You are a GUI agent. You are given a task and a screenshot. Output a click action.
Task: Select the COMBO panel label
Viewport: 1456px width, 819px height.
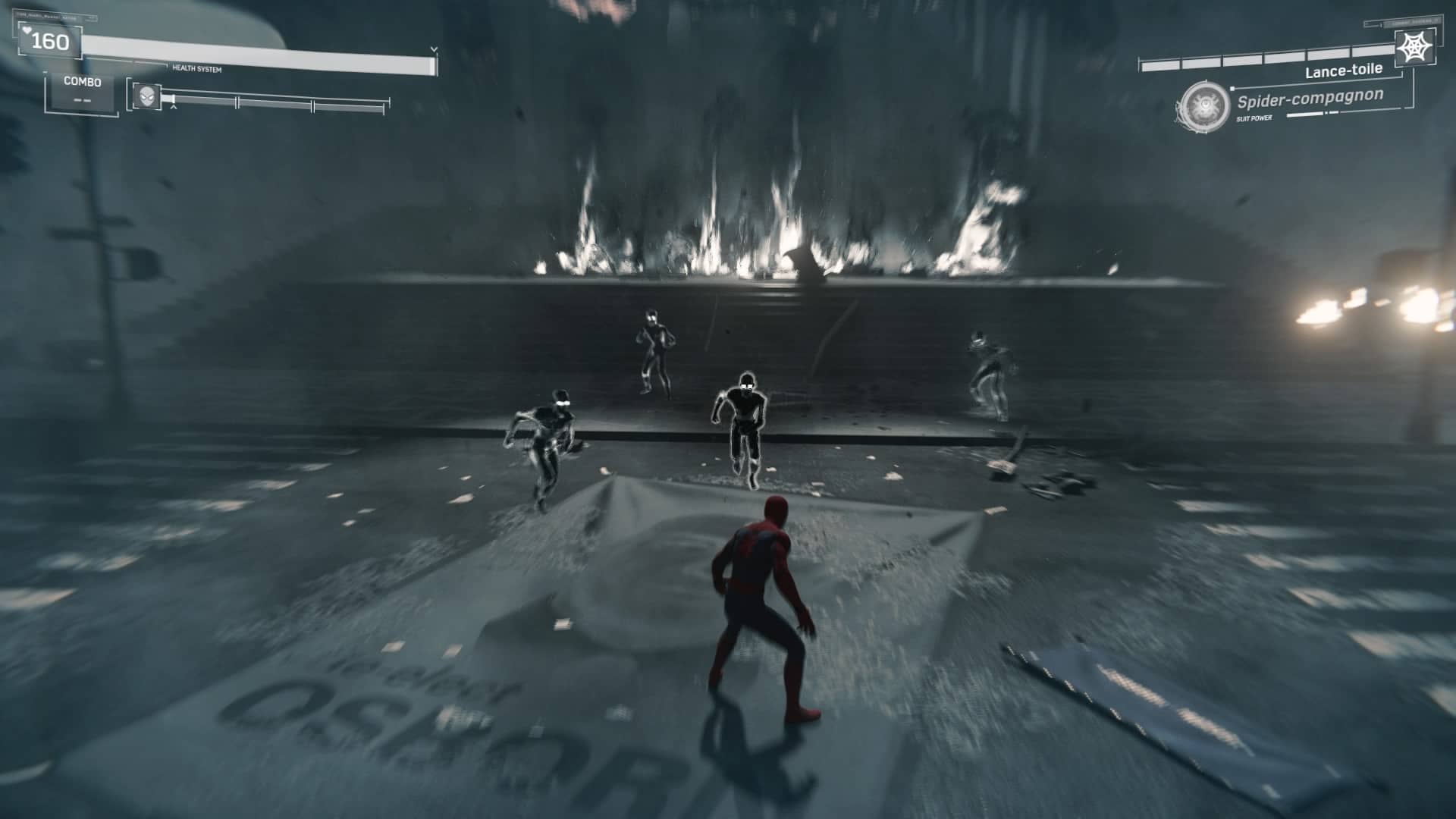click(x=82, y=81)
